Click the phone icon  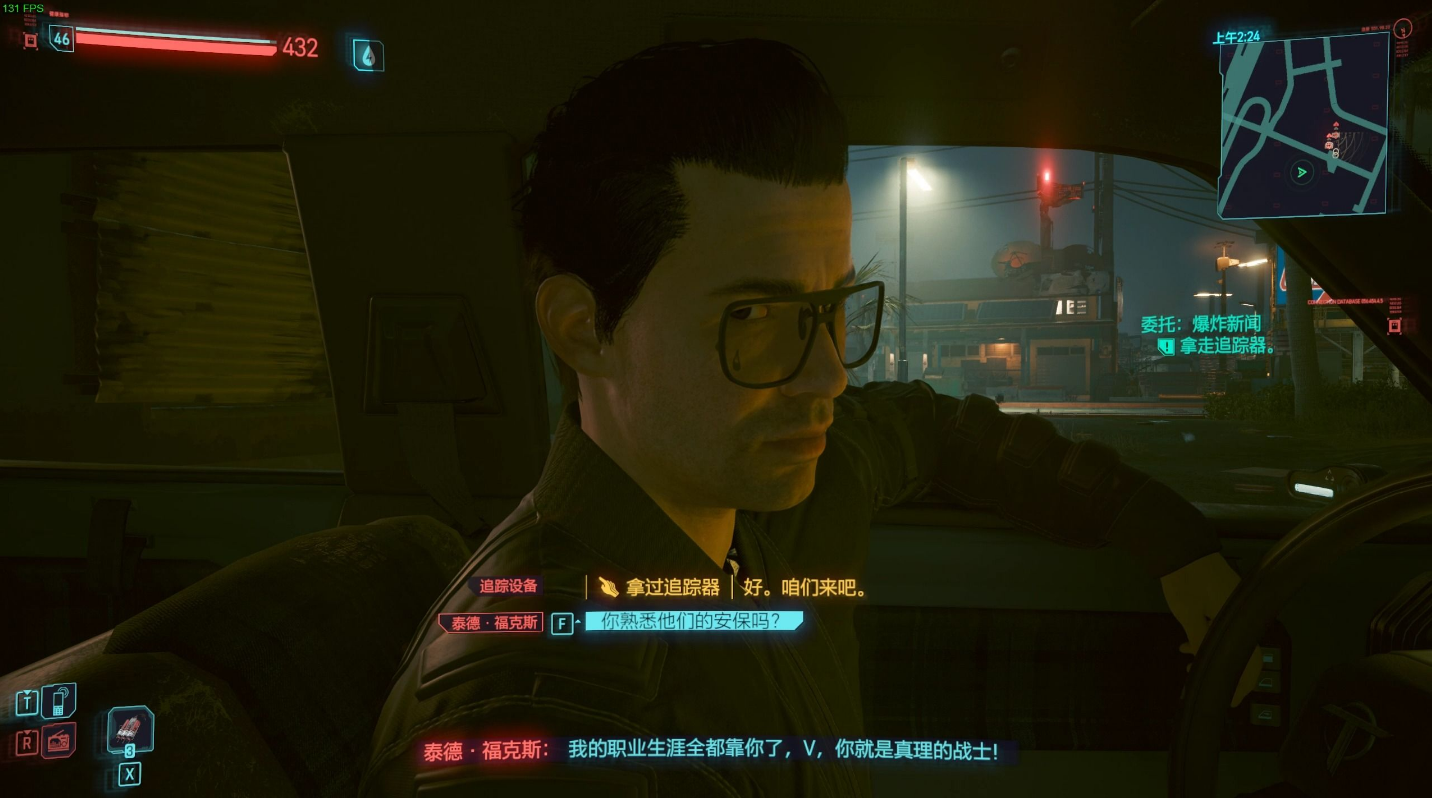pyautogui.click(x=59, y=700)
